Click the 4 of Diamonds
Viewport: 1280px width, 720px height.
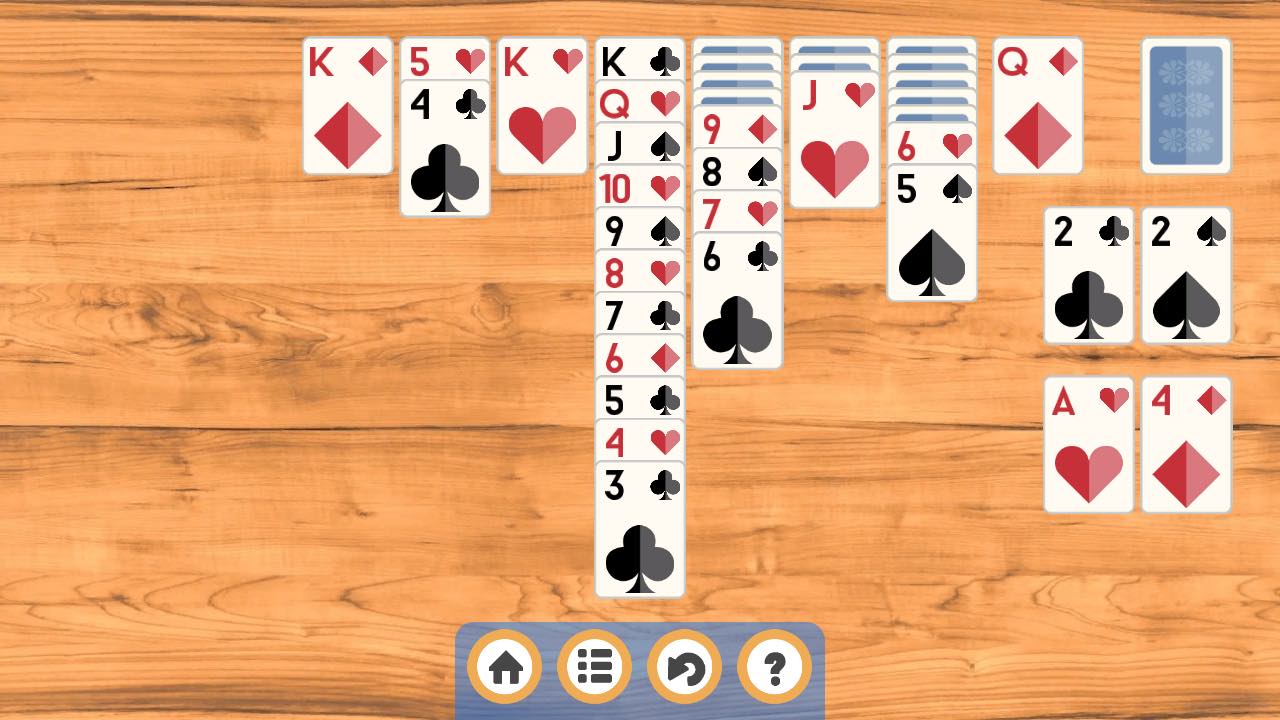point(1186,445)
